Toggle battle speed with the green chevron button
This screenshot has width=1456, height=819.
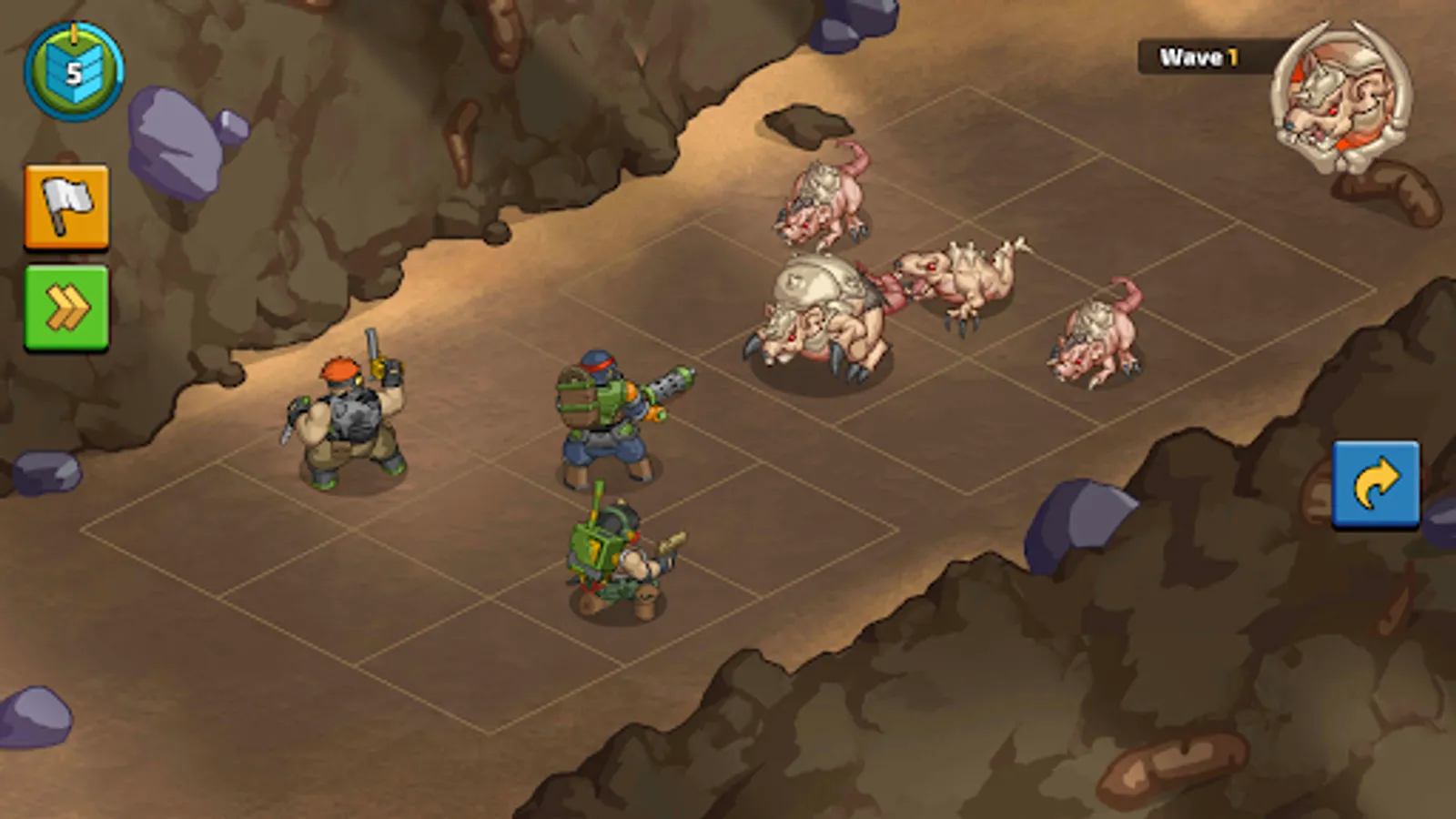65,304
